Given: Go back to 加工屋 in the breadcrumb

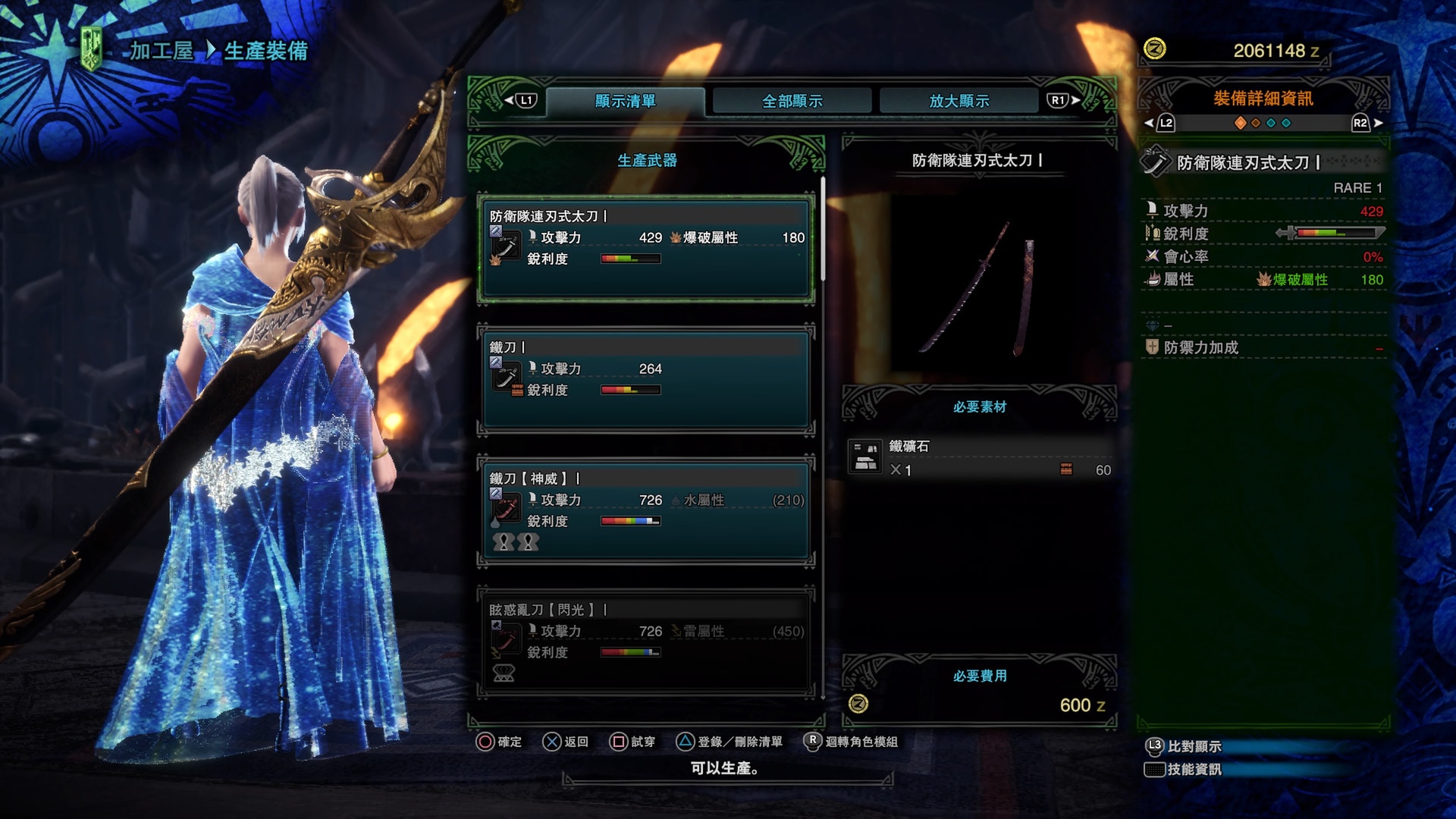Looking at the screenshot, I should pyautogui.click(x=161, y=51).
